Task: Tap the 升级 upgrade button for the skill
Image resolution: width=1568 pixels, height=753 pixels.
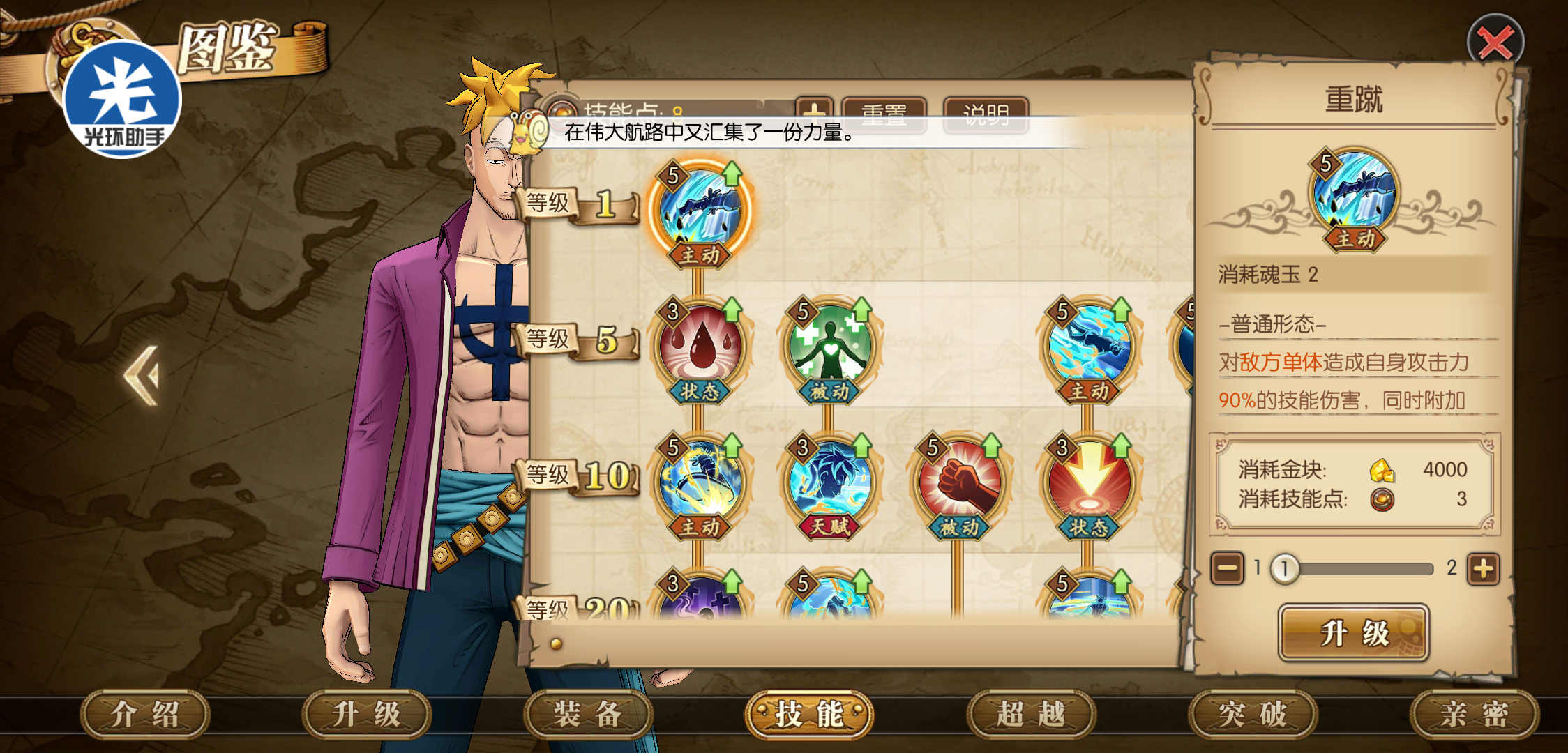Action: tap(1353, 633)
